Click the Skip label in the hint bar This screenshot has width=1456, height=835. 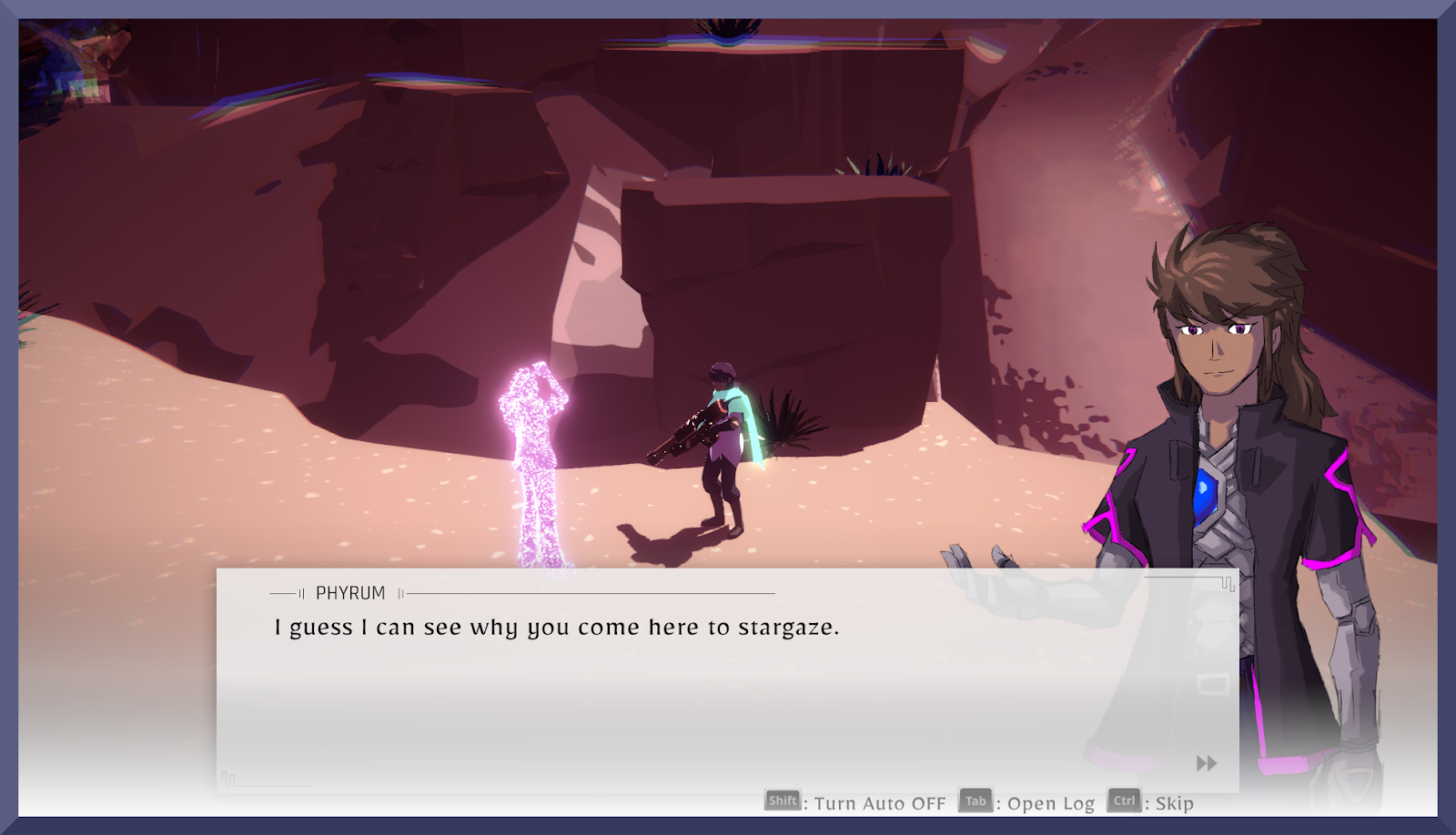1174,803
